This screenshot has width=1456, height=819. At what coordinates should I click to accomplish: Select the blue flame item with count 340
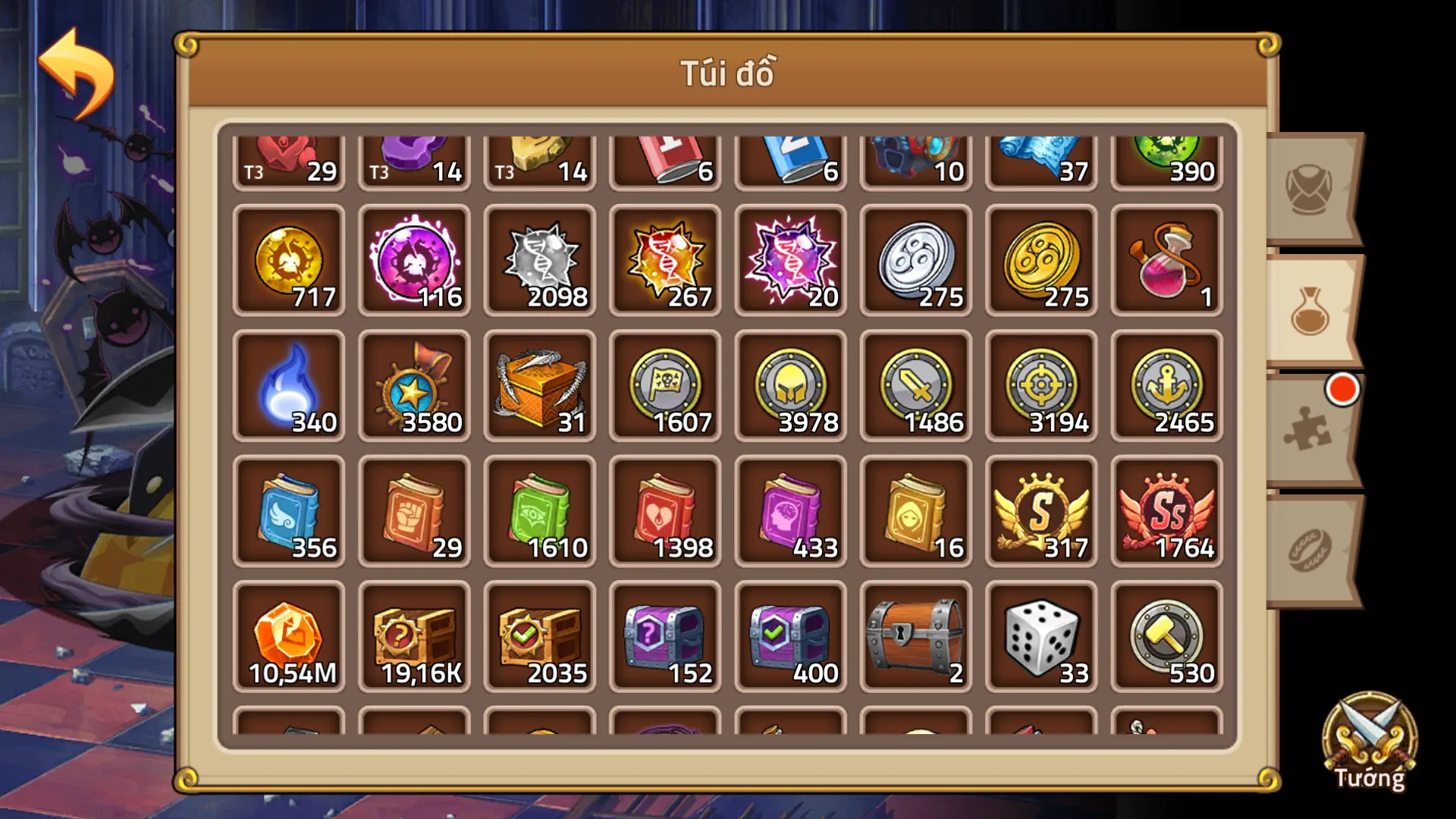click(289, 387)
